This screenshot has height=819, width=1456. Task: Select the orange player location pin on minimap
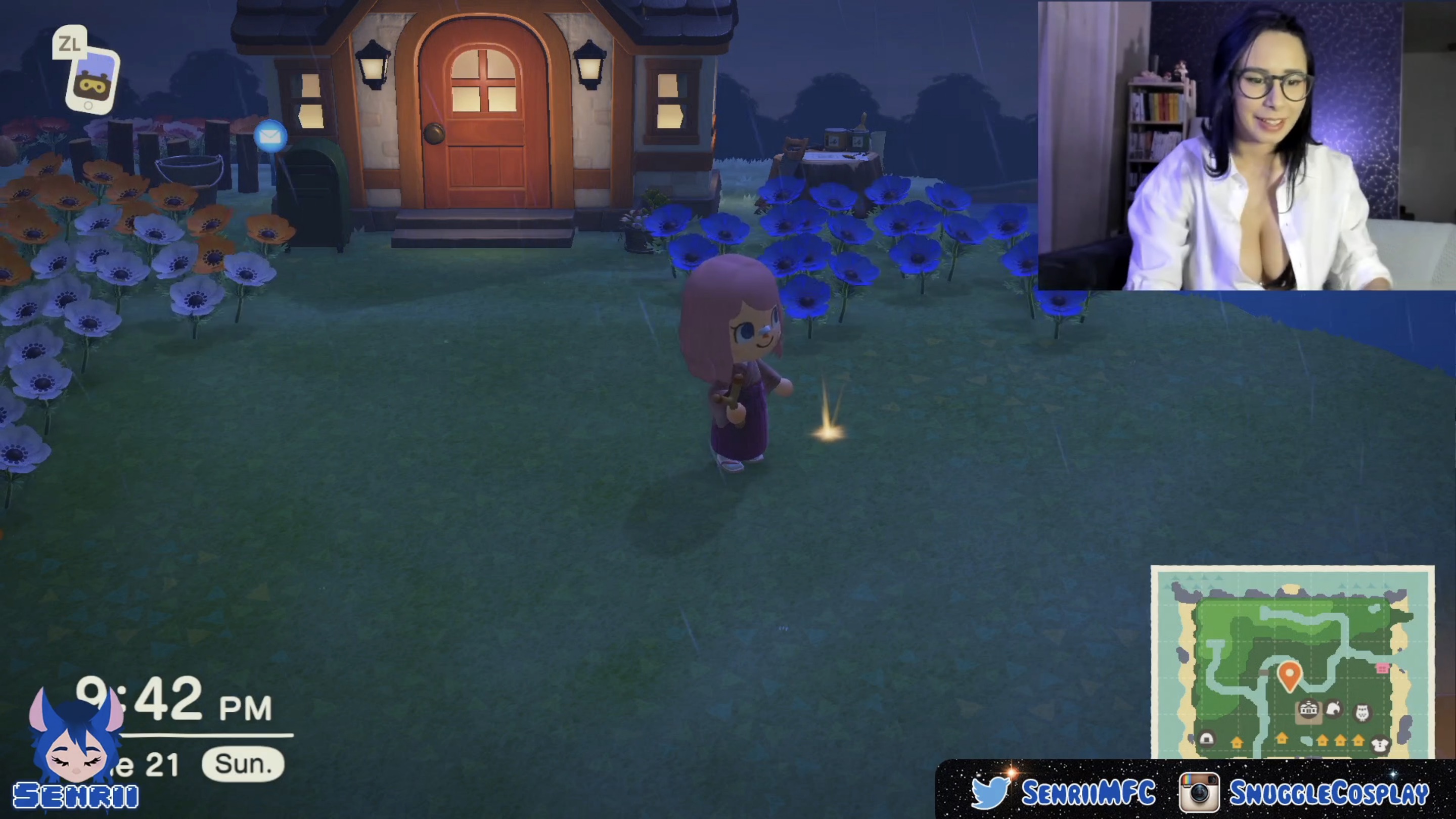click(x=1289, y=676)
